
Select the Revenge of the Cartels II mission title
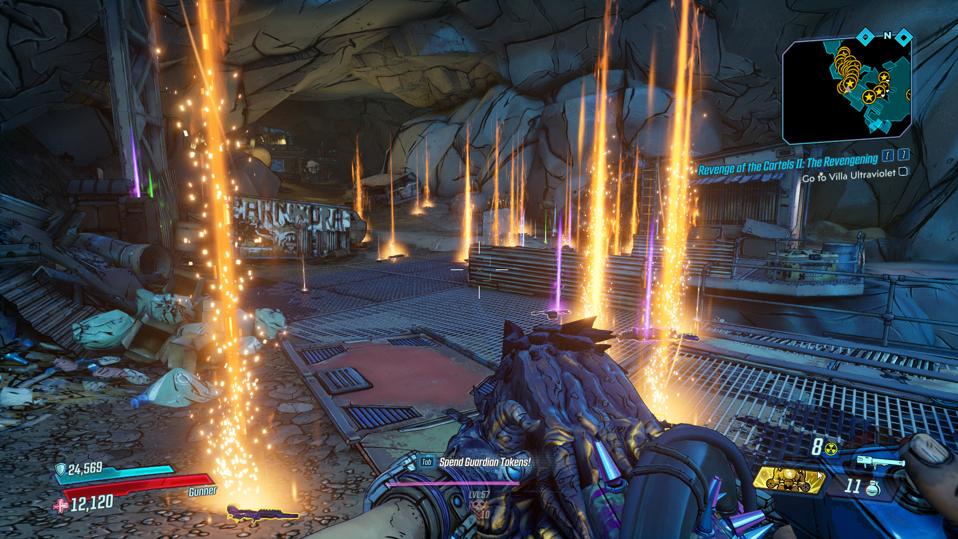click(787, 158)
